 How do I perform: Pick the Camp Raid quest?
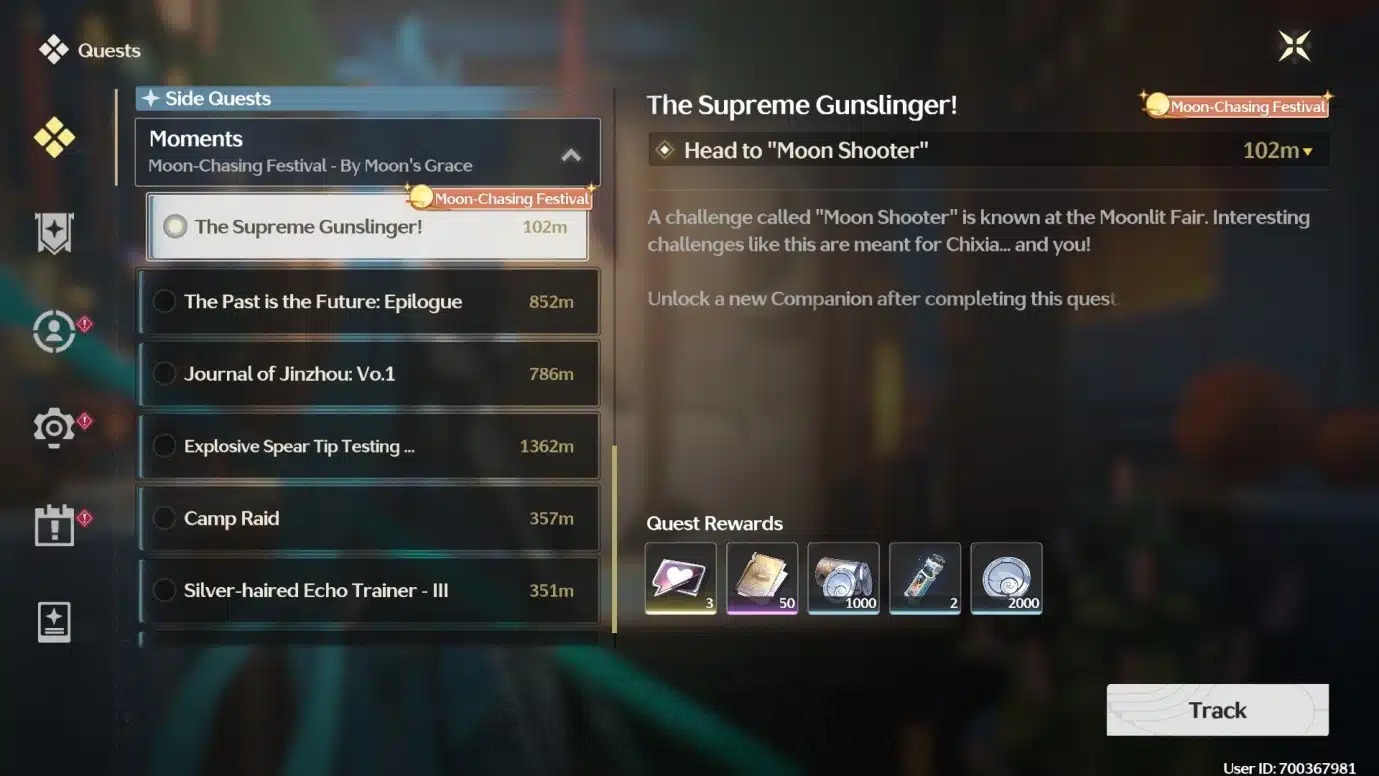click(x=367, y=518)
